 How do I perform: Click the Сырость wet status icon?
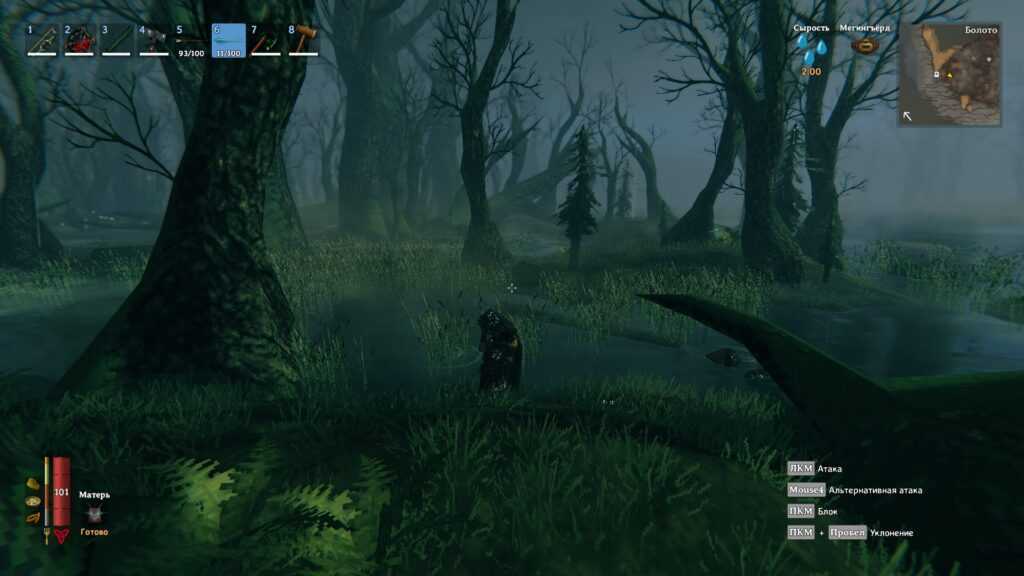(813, 49)
